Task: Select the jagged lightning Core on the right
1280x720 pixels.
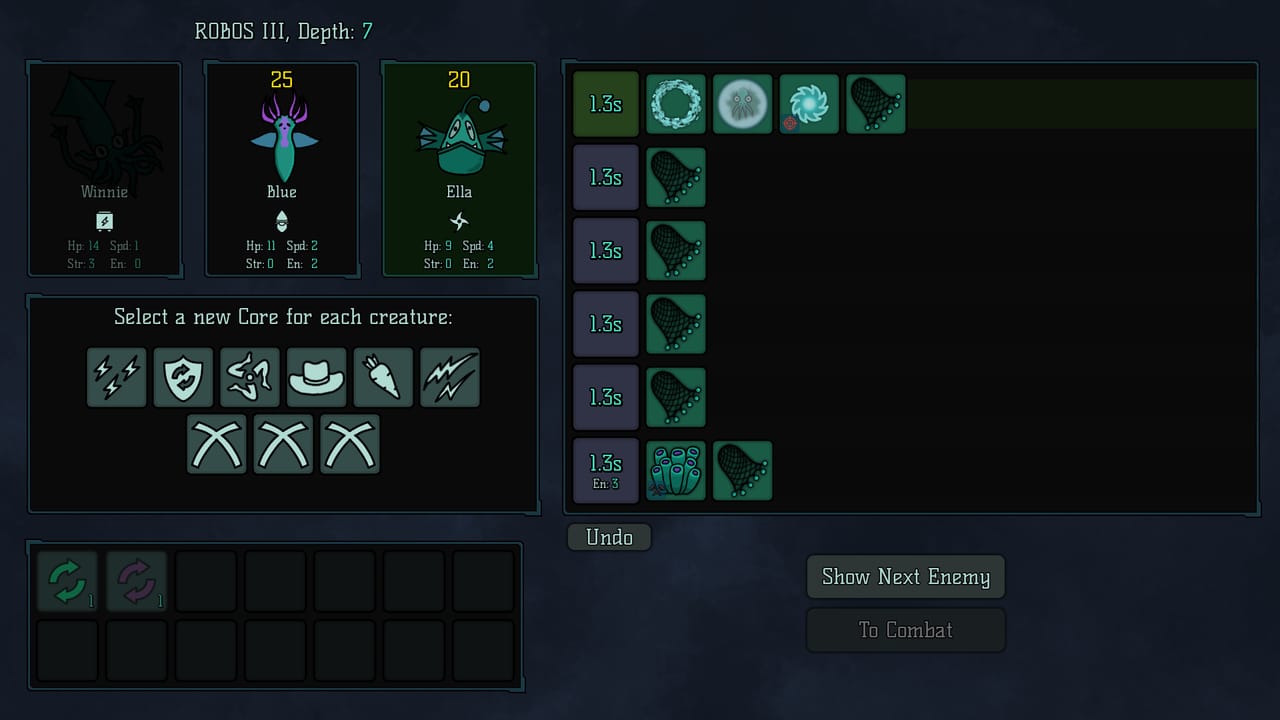Action: point(450,377)
